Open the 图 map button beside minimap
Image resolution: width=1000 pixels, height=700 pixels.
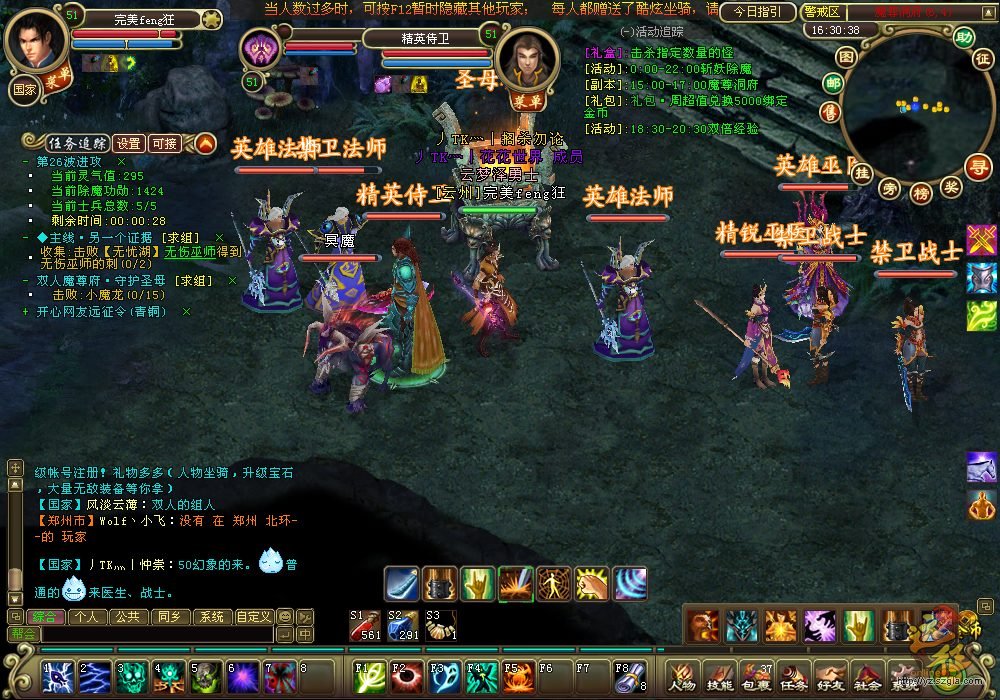[x=846, y=57]
